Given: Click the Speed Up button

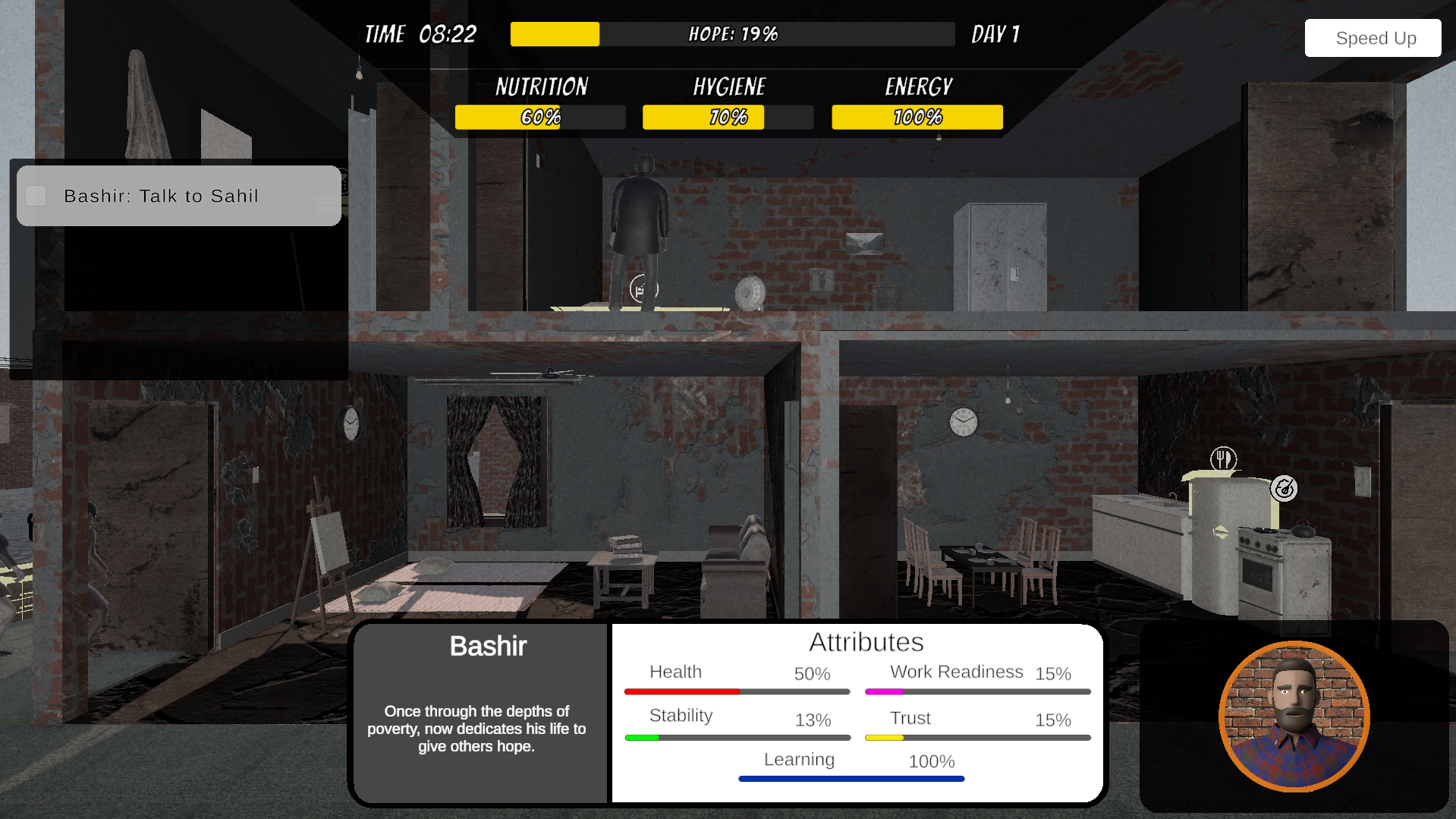Looking at the screenshot, I should pos(1372,37).
